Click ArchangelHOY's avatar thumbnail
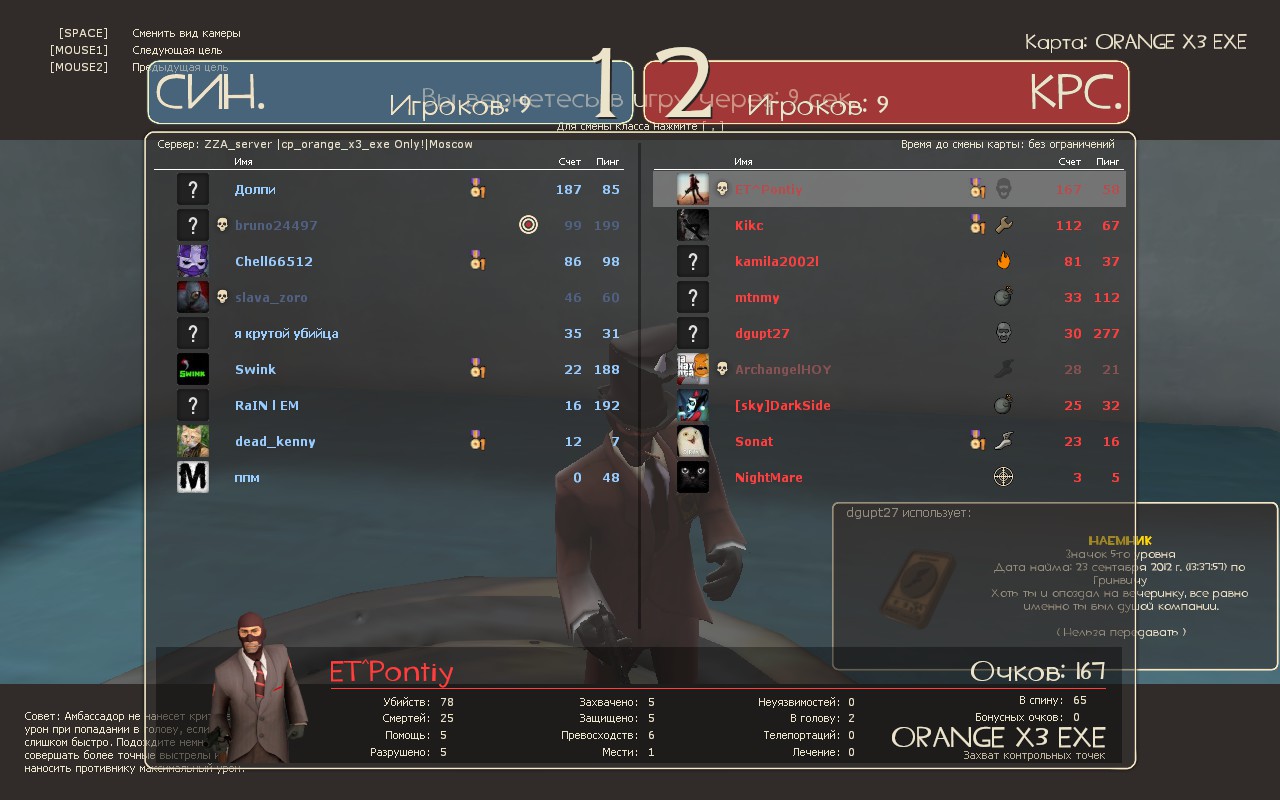 coord(693,369)
